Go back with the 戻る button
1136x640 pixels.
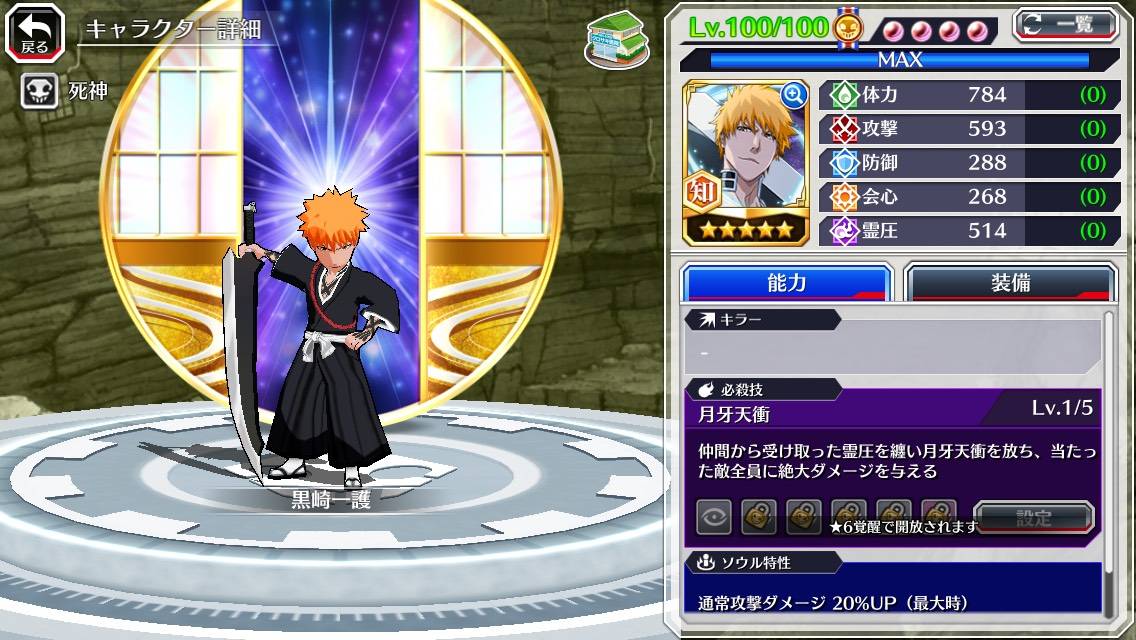[34, 33]
